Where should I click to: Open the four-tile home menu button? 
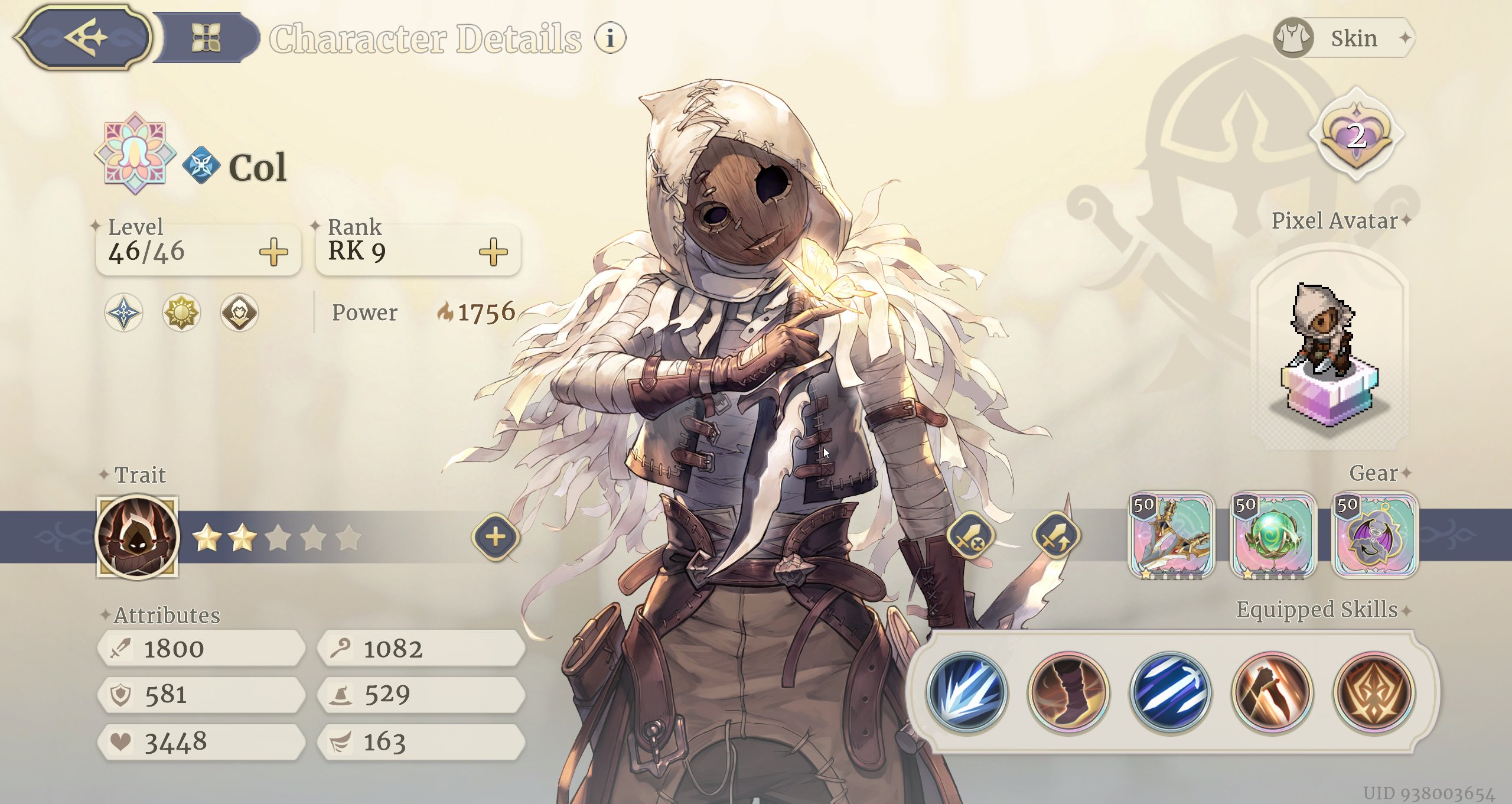[x=206, y=38]
